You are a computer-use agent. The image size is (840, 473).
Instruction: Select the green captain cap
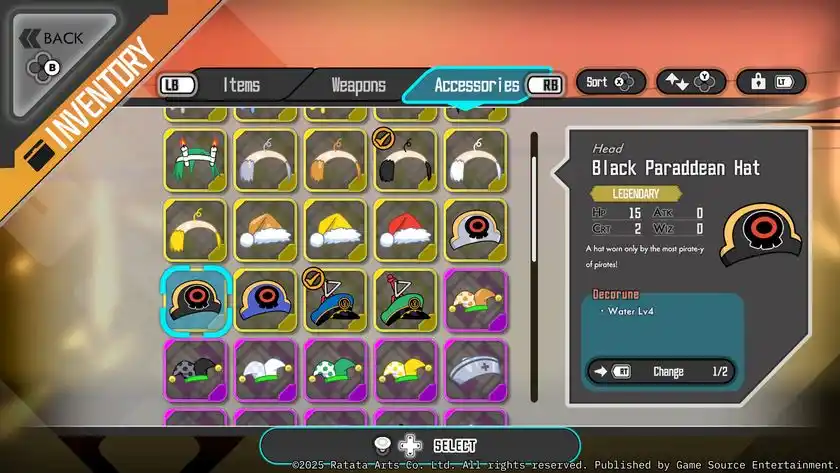click(406, 300)
